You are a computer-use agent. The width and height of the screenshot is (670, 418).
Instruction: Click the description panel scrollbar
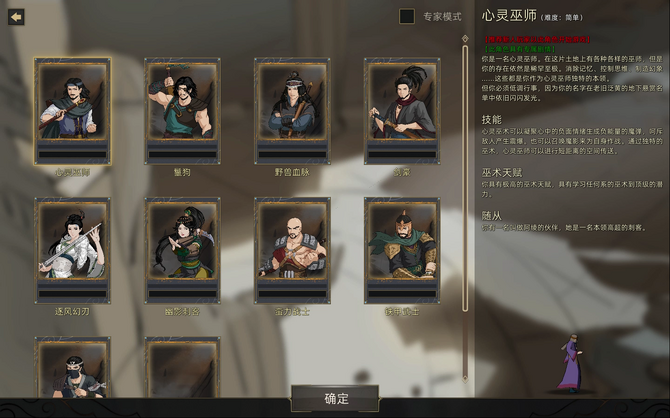coord(464,200)
